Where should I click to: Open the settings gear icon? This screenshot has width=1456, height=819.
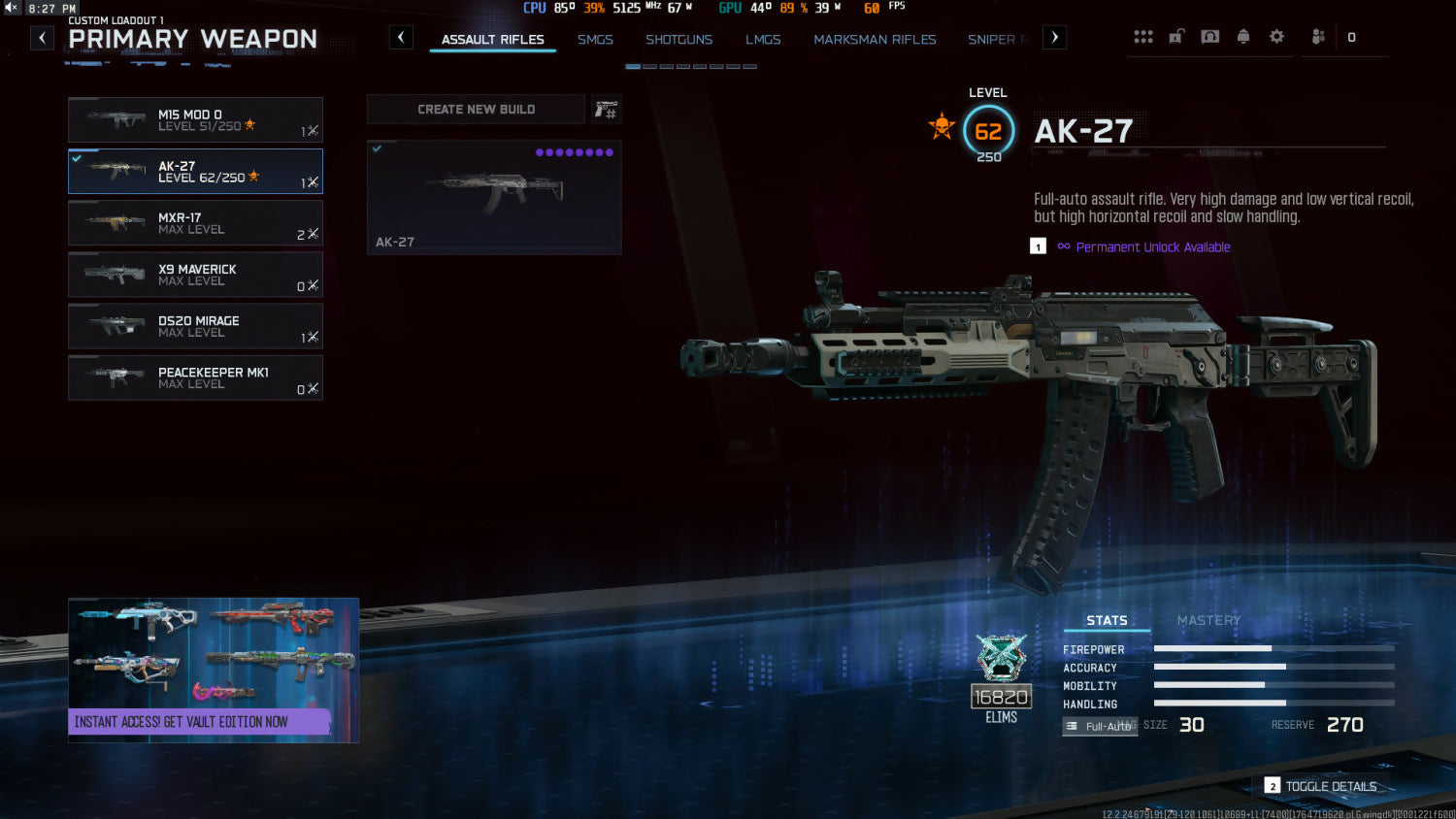tap(1276, 37)
